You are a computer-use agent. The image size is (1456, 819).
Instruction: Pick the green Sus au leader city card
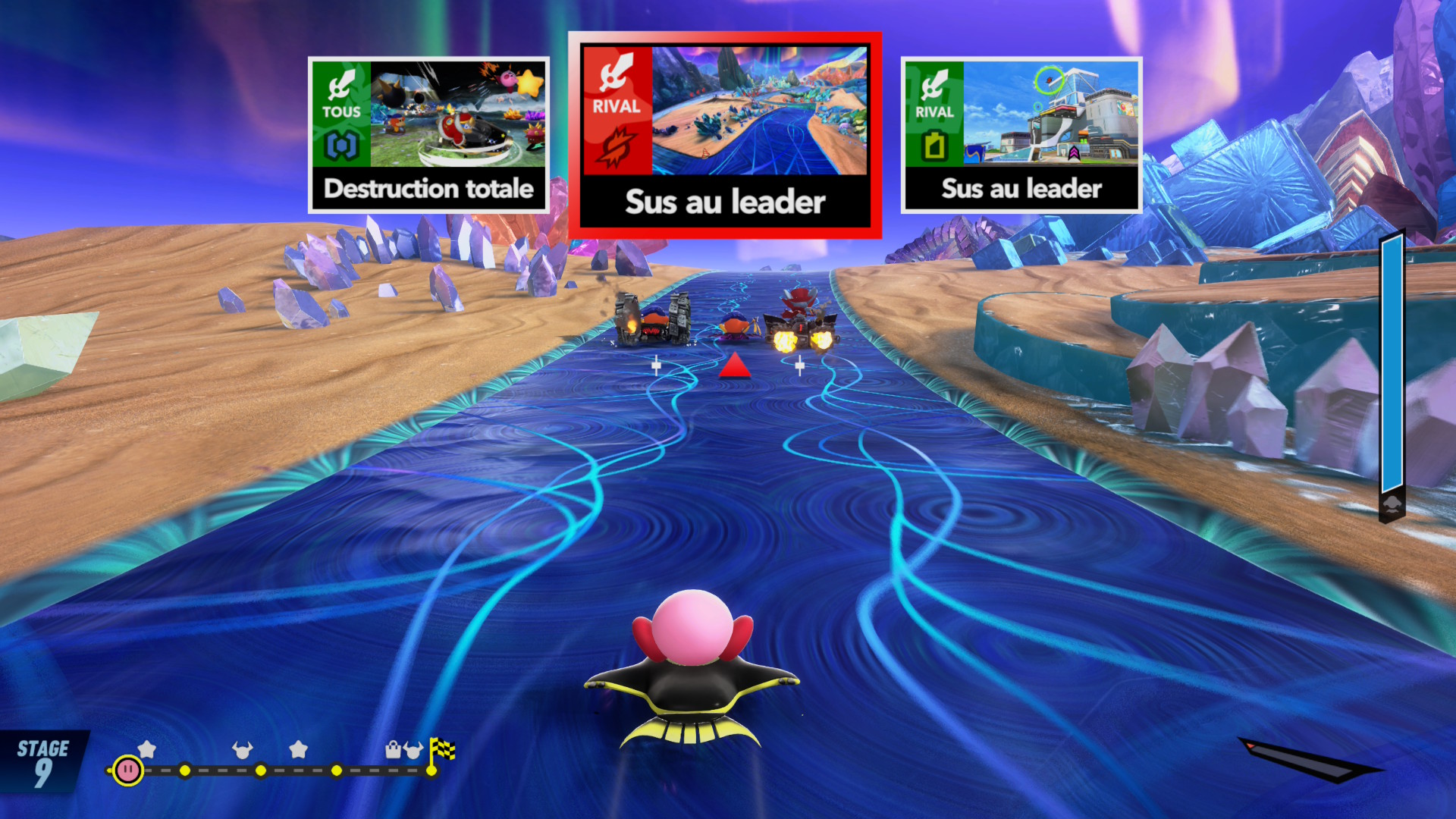click(1021, 135)
